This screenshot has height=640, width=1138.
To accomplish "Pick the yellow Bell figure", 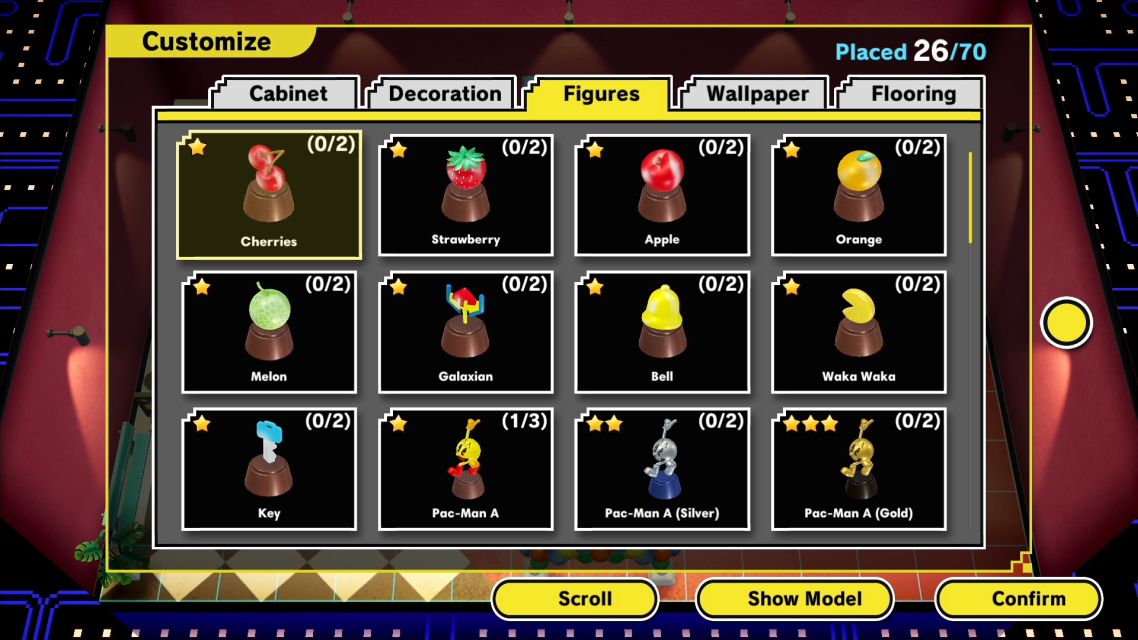I will pyautogui.click(x=662, y=332).
